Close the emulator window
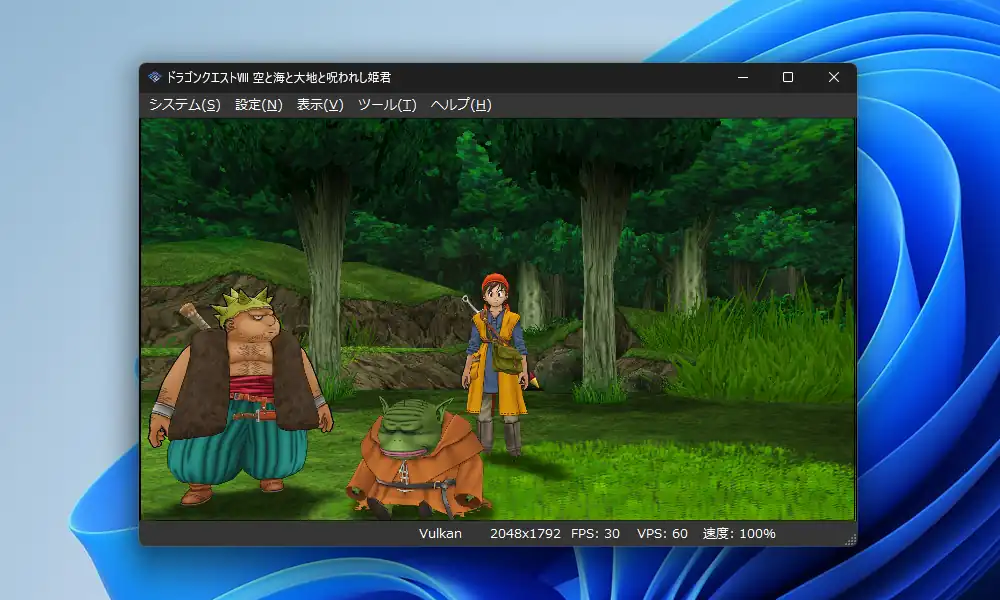Screen dimensions: 1000x600 click(x=834, y=77)
